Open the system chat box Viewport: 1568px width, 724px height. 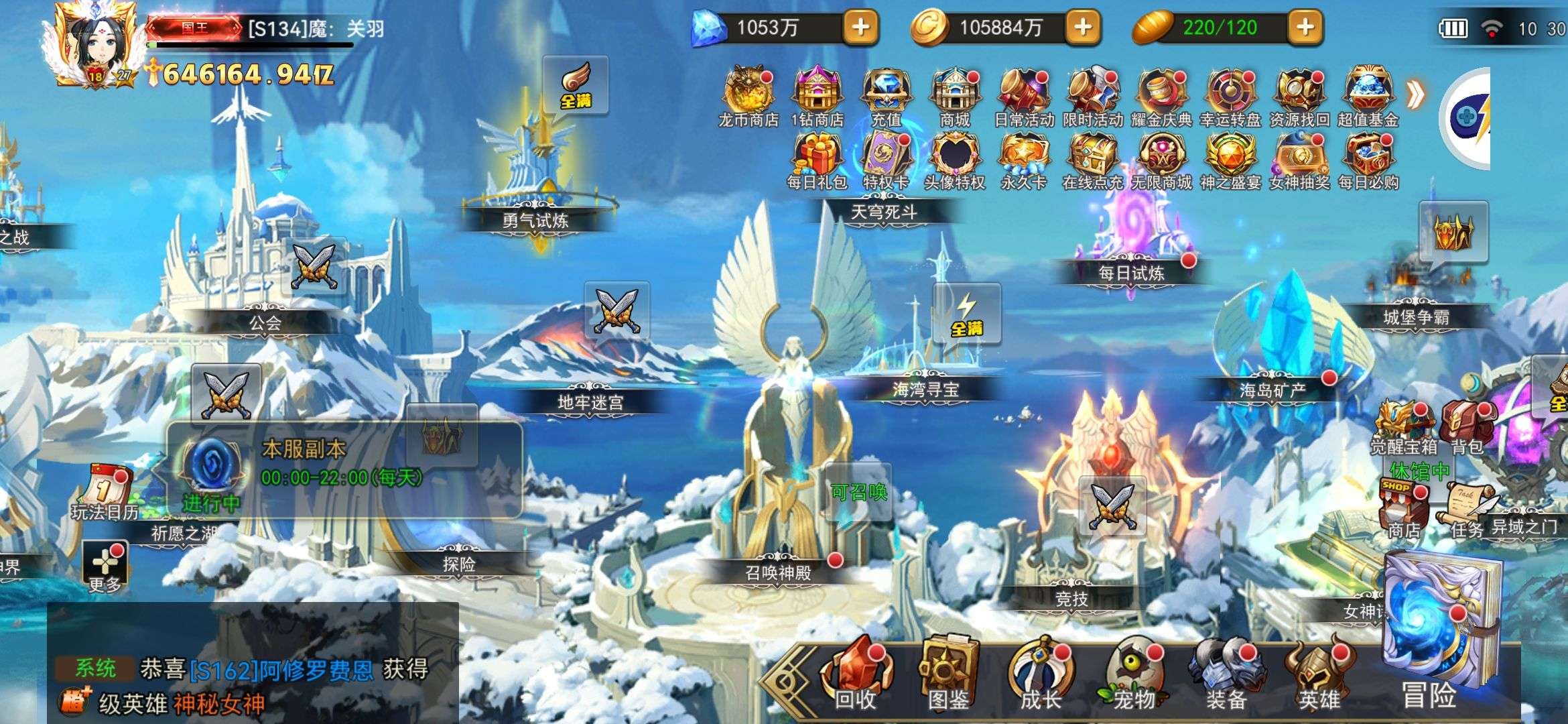[x=253, y=684]
